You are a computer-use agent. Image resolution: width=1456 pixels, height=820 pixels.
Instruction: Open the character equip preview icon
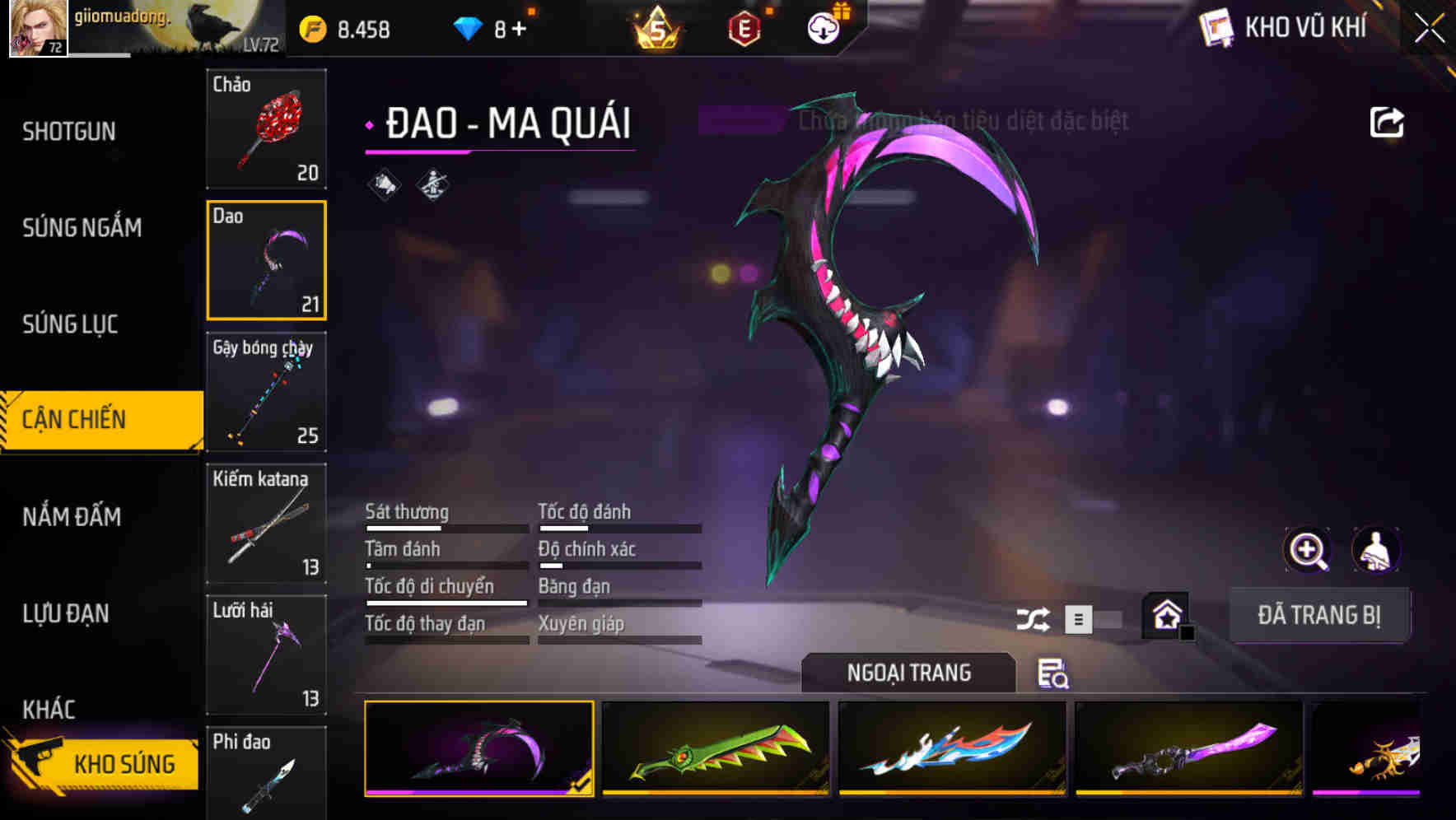point(1376,549)
